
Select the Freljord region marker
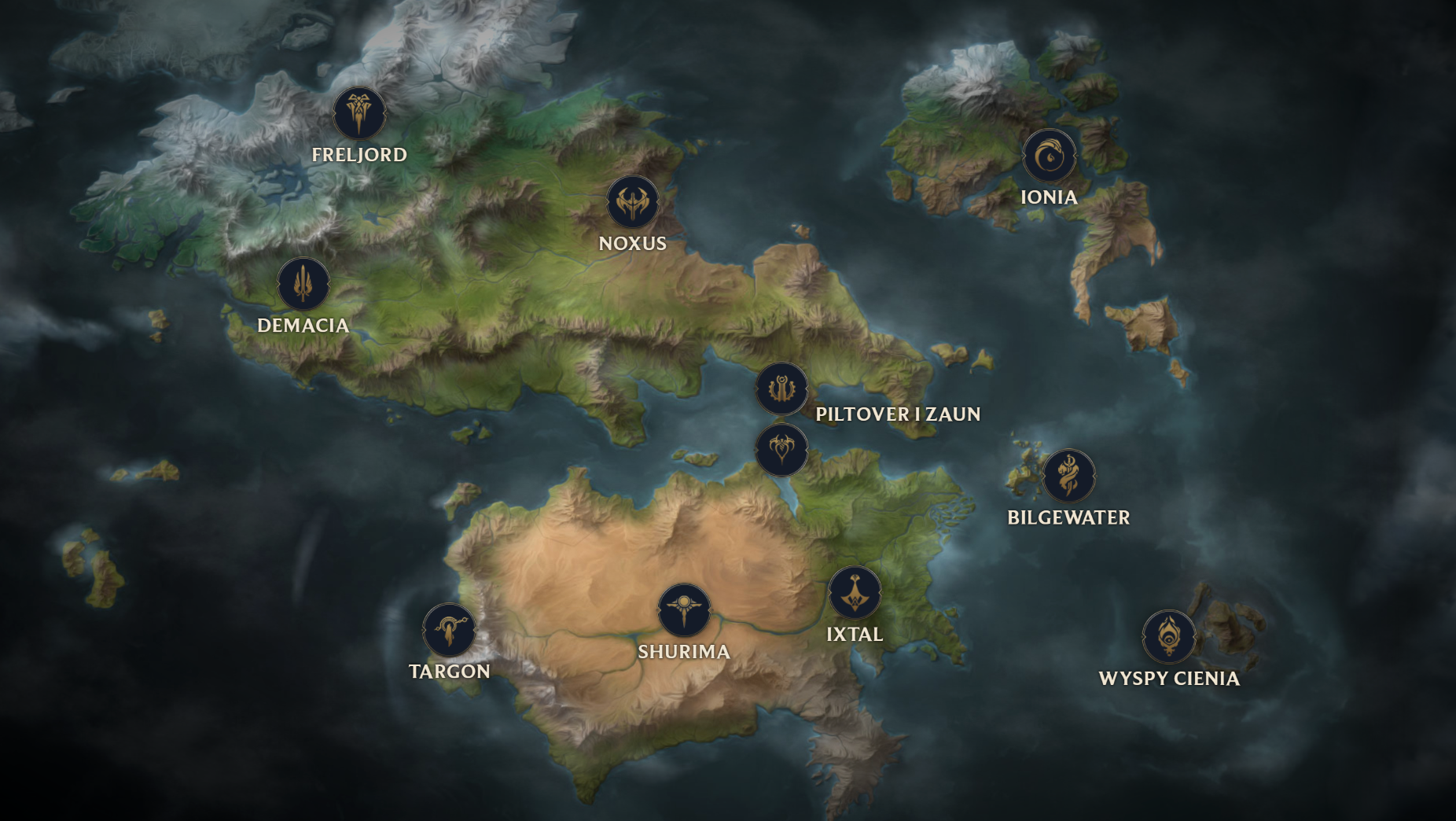(x=359, y=113)
